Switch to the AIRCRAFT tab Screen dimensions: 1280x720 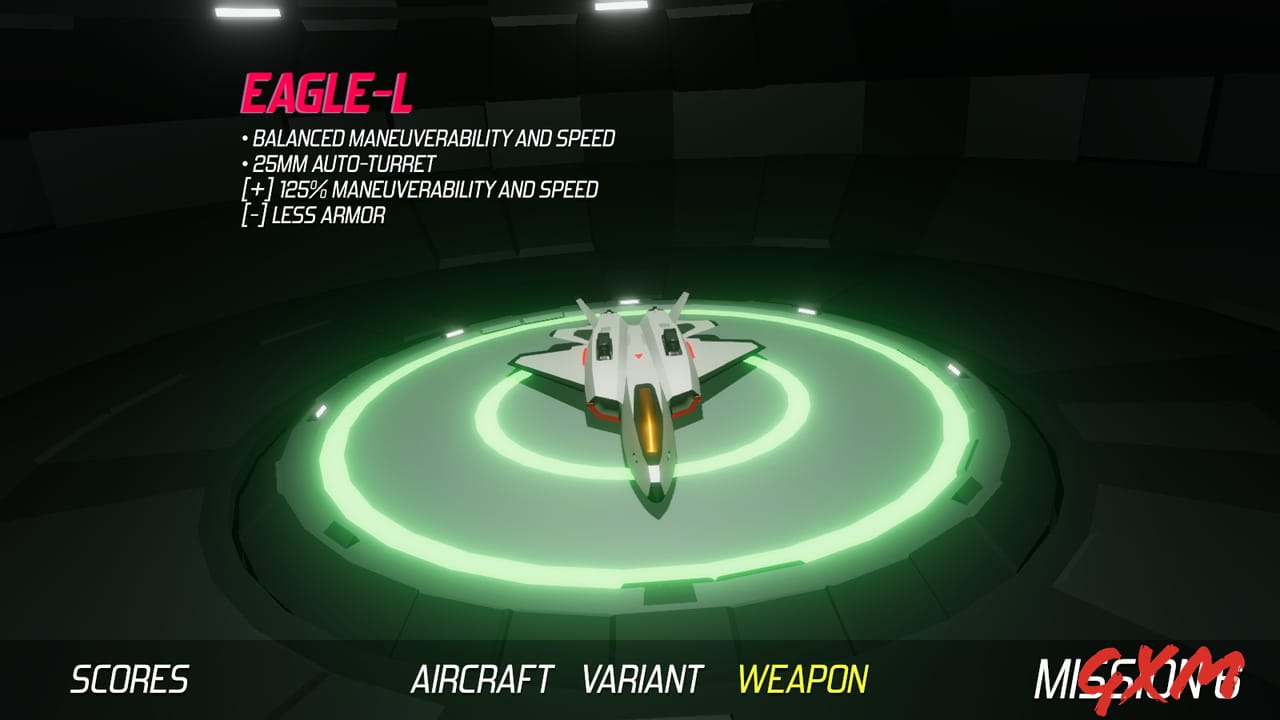[484, 676]
